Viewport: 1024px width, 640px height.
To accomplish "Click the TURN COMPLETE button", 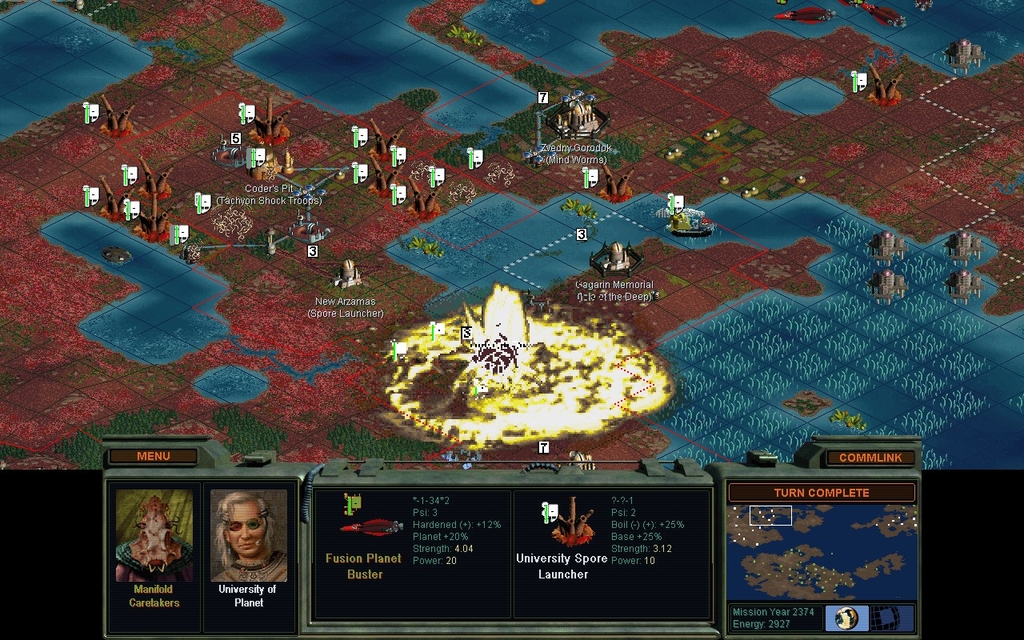I will point(821,493).
